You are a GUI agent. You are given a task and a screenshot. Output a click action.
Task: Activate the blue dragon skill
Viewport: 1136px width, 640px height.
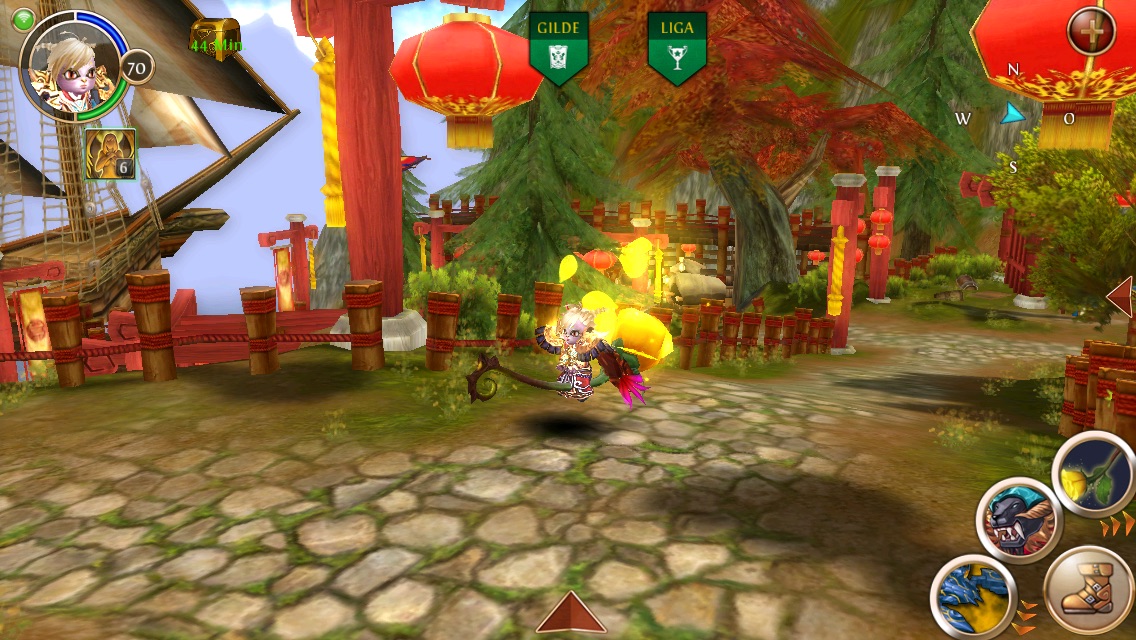[x=974, y=597]
